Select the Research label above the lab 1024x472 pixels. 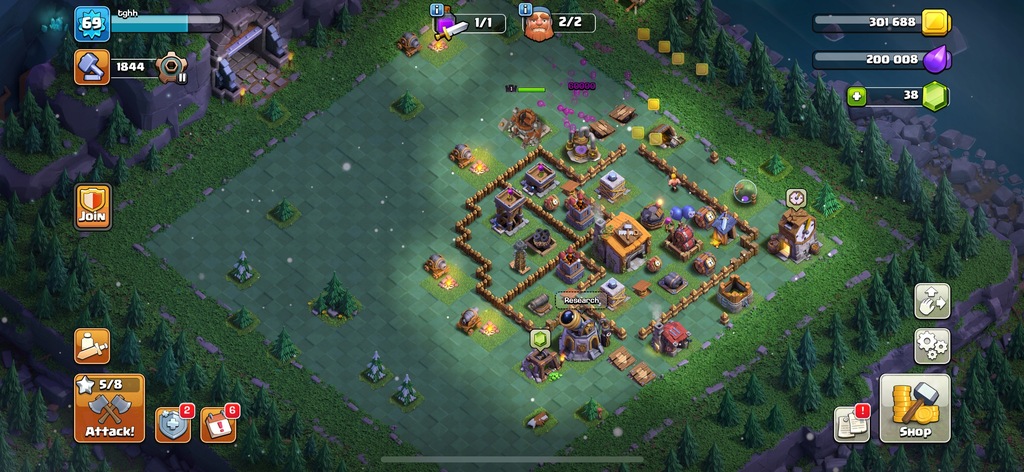point(581,300)
